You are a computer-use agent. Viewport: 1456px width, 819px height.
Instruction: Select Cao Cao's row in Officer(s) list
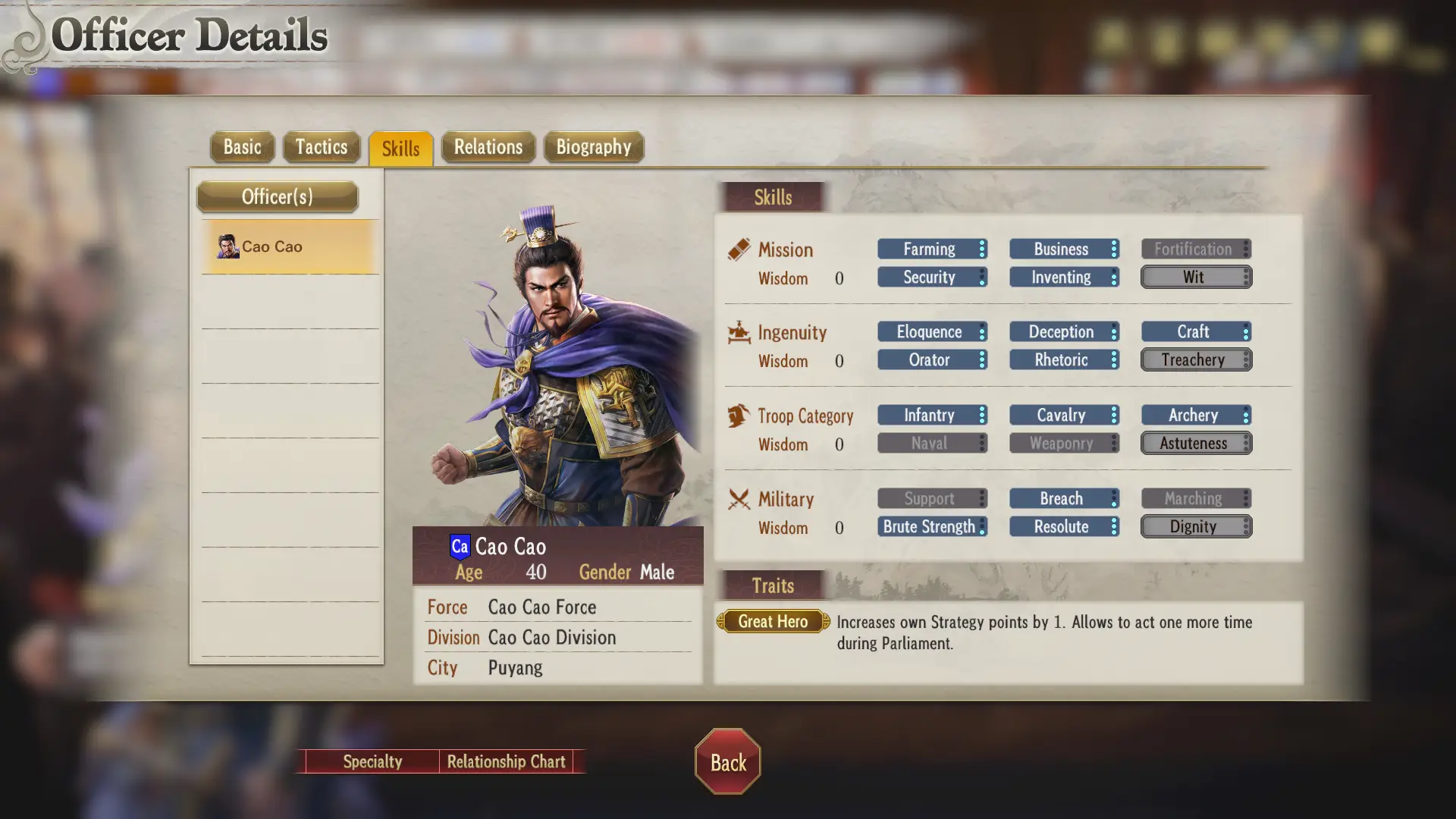point(288,246)
